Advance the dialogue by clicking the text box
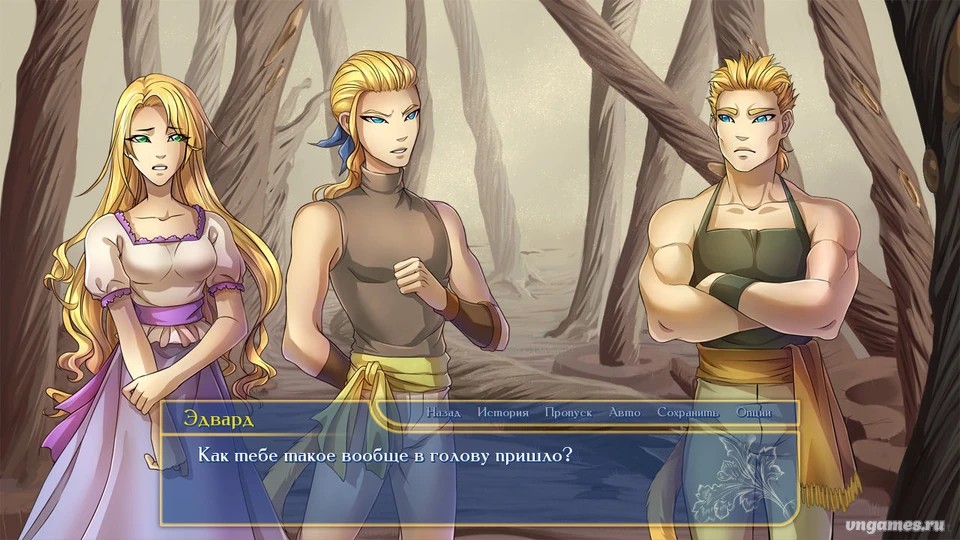 tap(480, 480)
